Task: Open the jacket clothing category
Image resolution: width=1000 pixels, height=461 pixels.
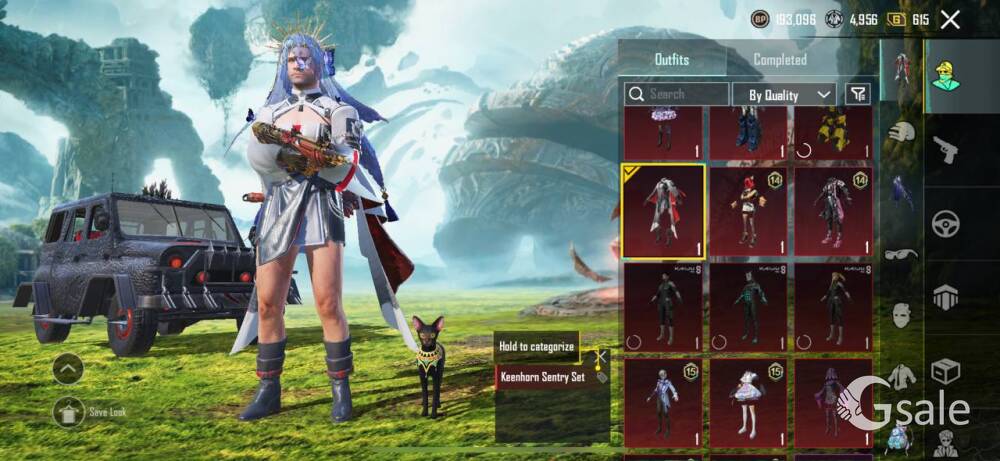Action: [902, 376]
